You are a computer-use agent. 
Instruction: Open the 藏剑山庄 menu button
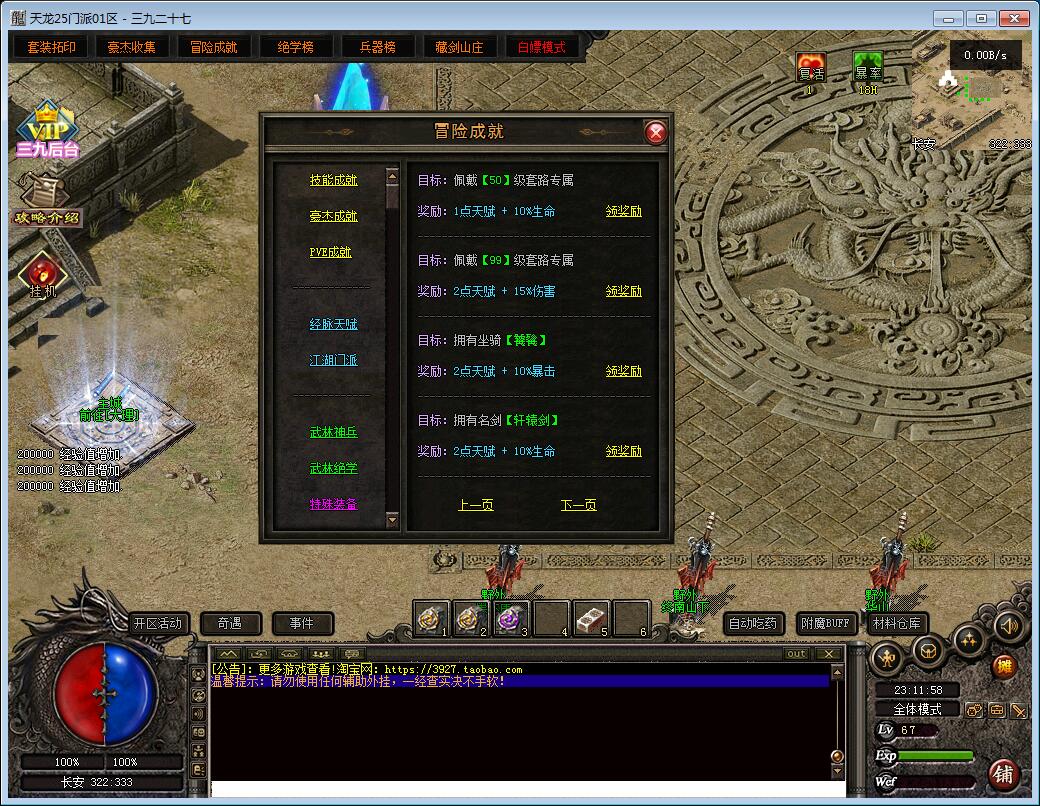(x=459, y=47)
